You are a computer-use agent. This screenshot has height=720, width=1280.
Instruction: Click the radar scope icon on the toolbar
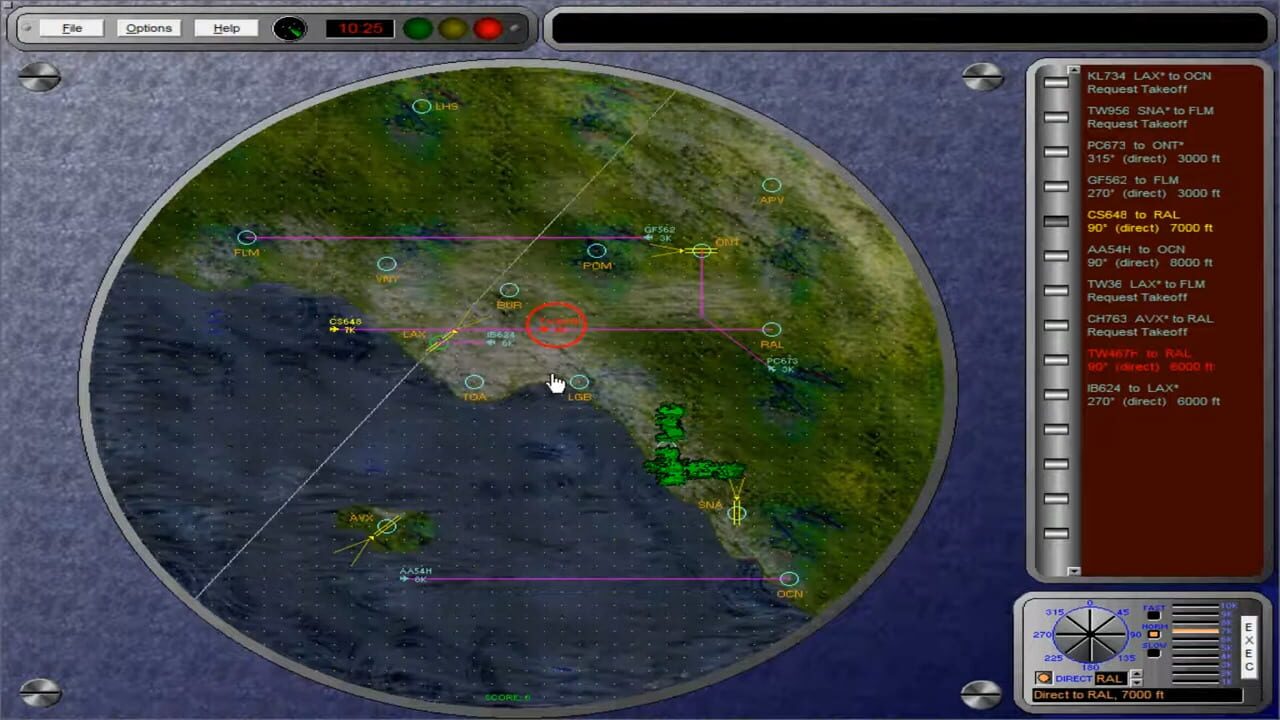(x=289, y=28)
